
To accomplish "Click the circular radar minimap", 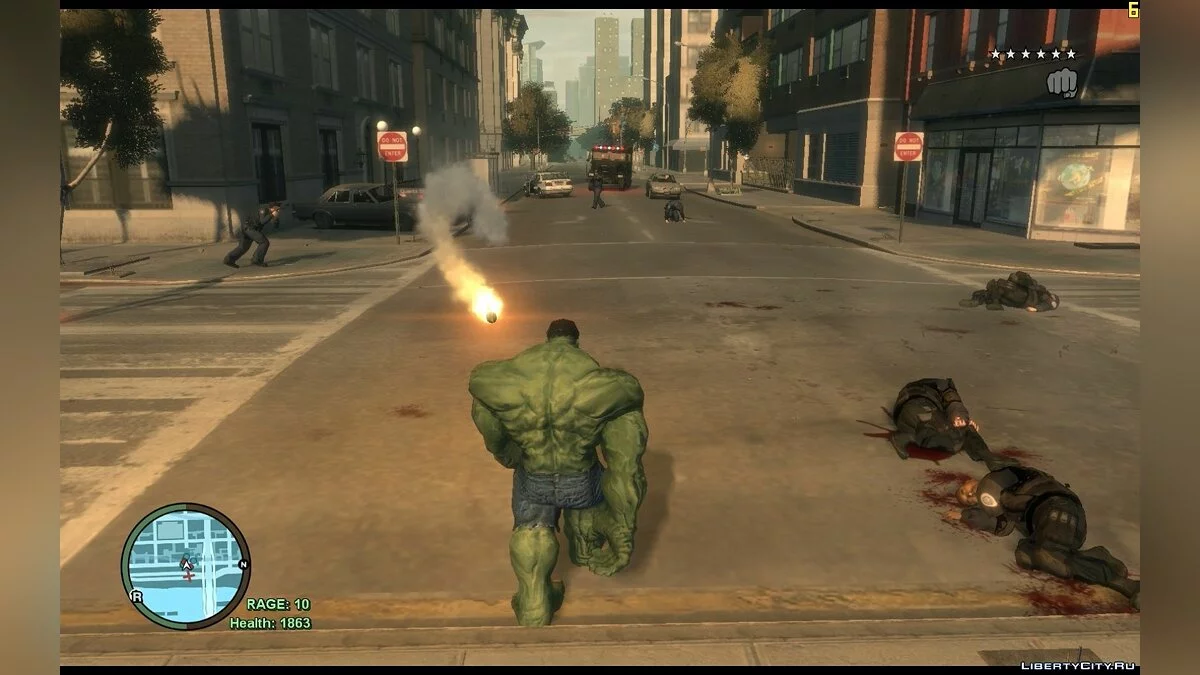I will (185, 566).
